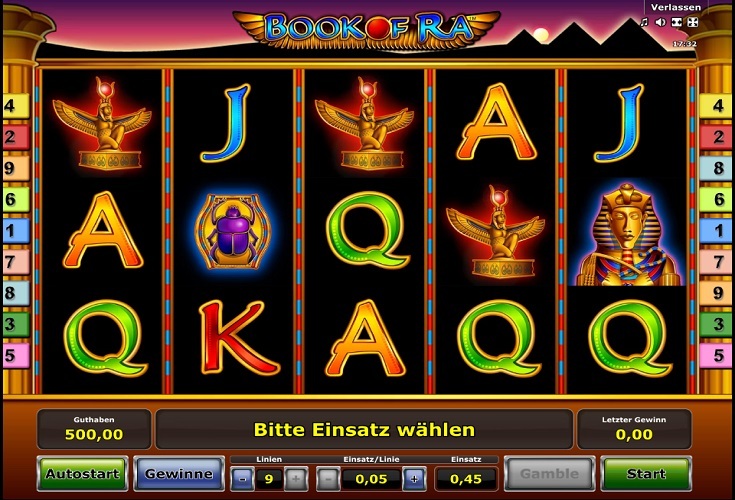This screenshot has height=500, width=735.
Task: Open the Gewinne paytable
Action: pos(179,474)
